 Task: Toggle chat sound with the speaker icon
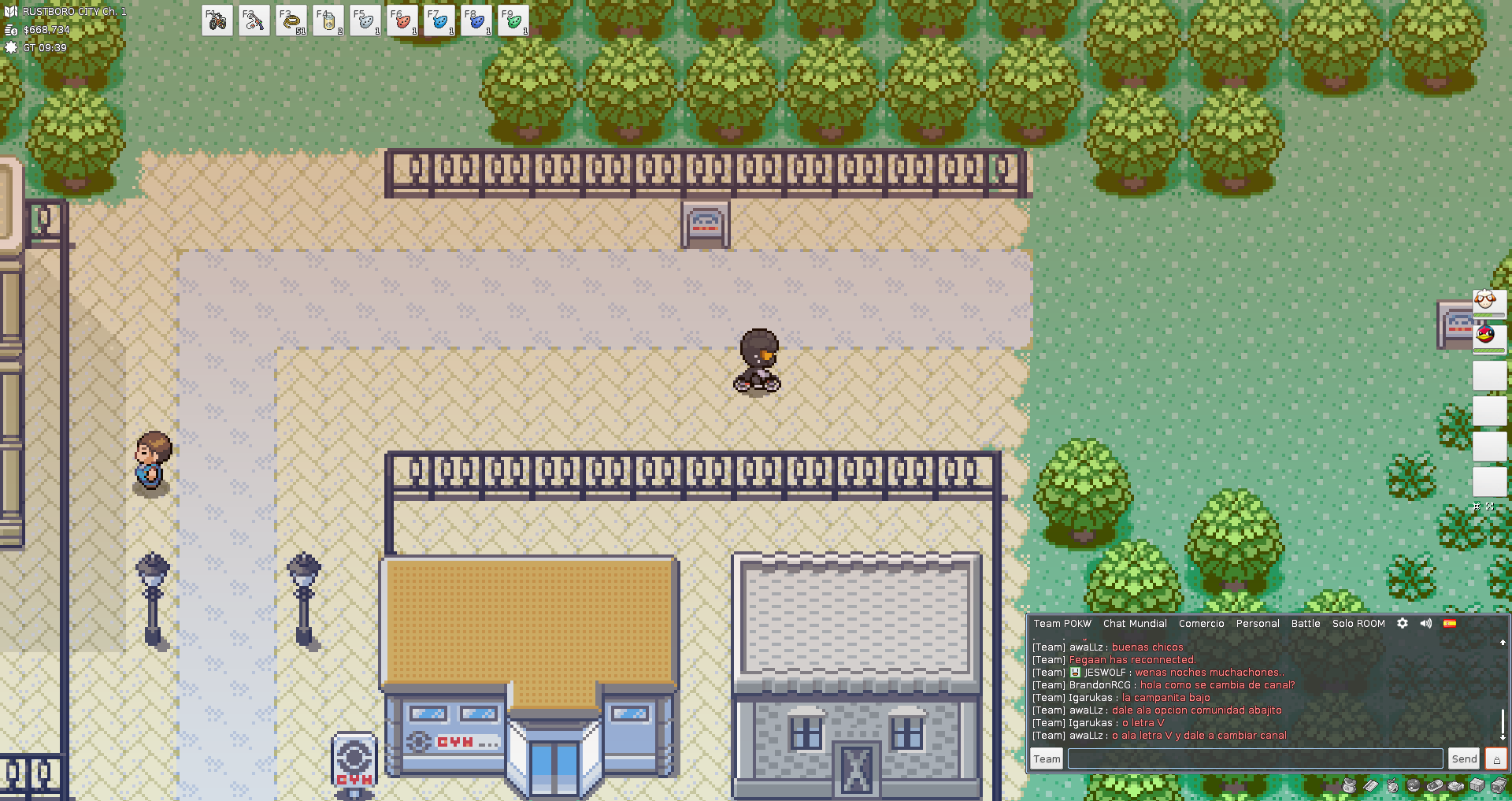pos(1426,623)
